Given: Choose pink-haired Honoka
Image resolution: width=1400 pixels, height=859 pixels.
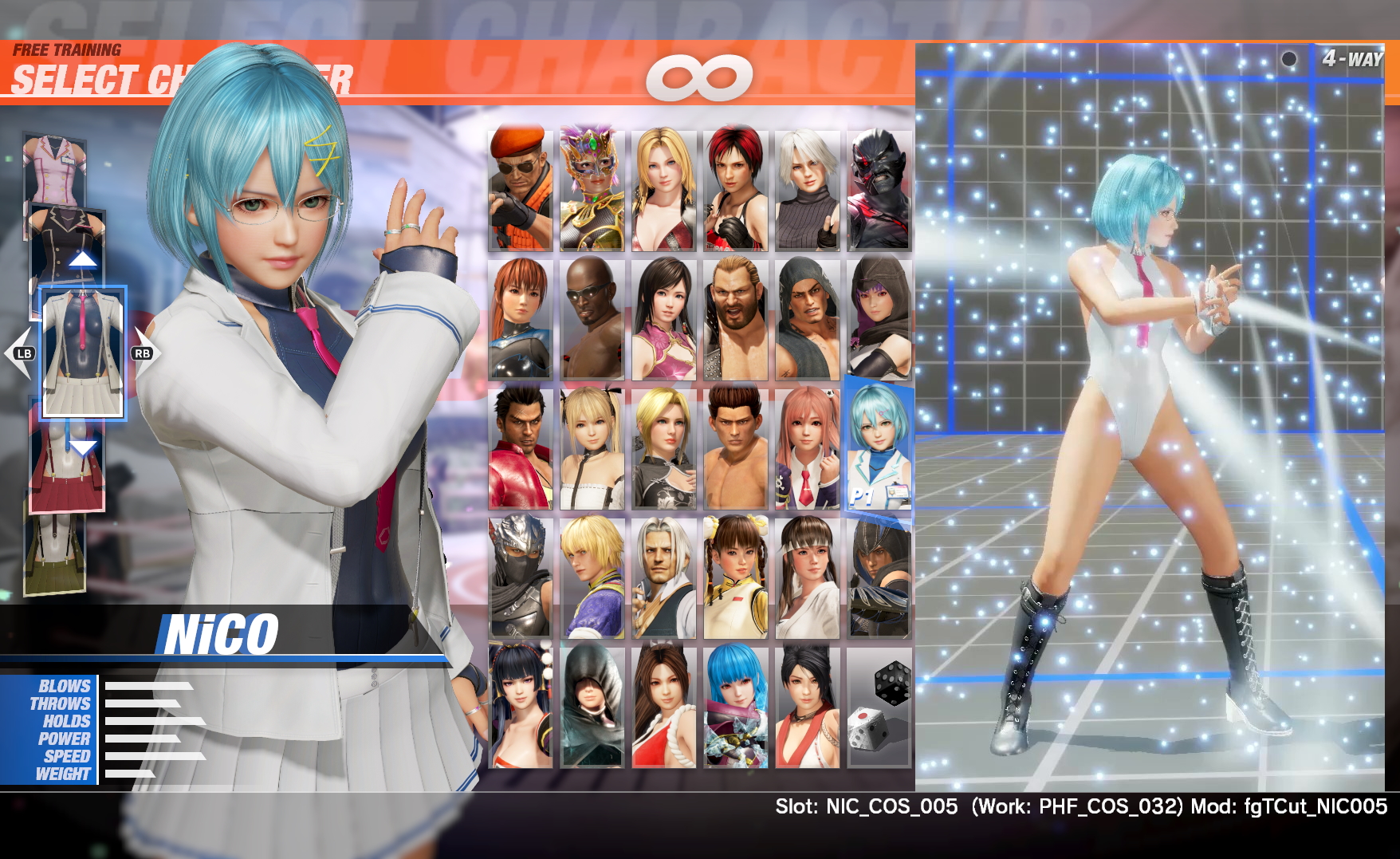Looking at the screenshot, I should click(x=807, y=448).
